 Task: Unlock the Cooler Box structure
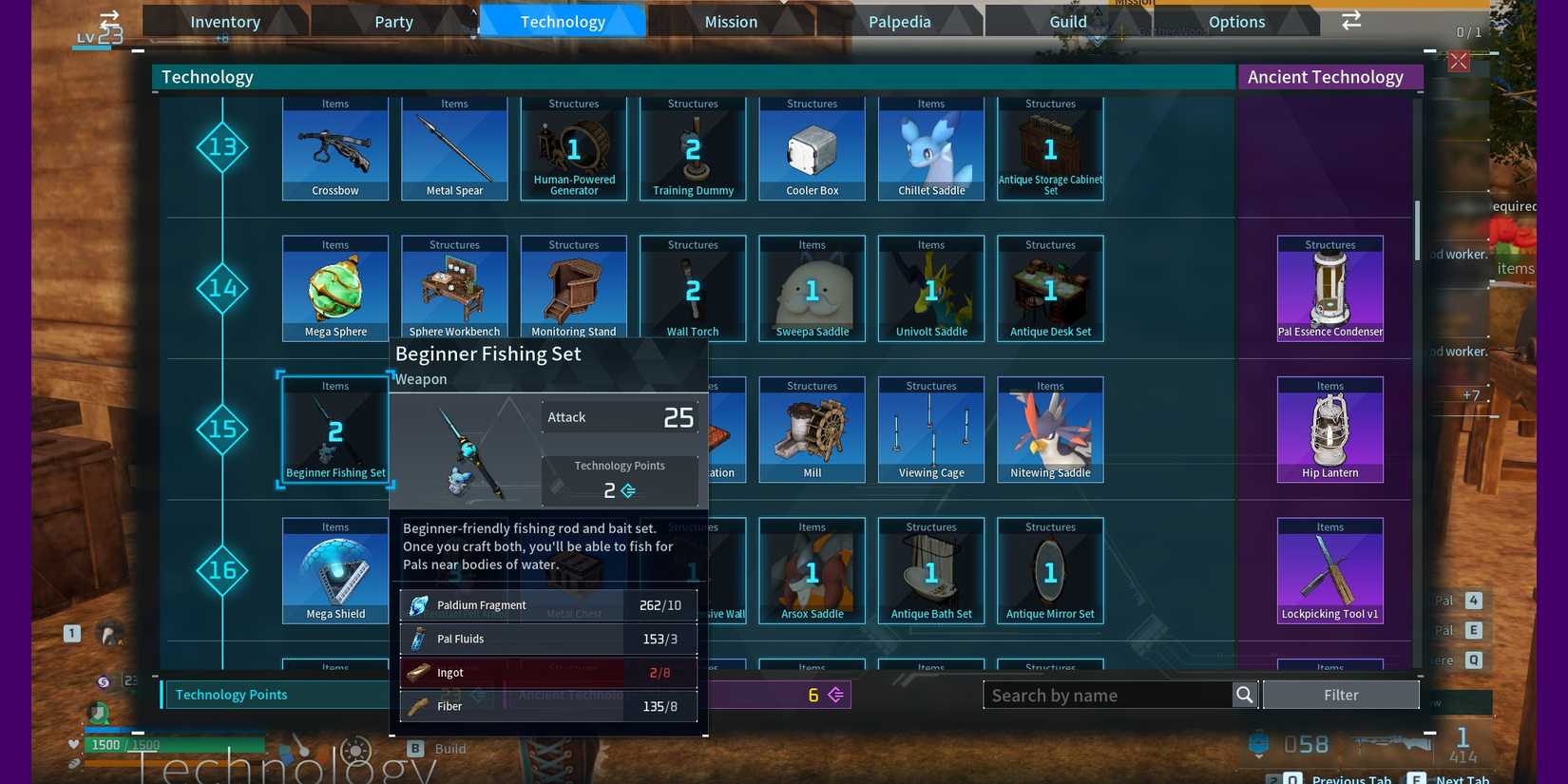(x=812, y=147)
